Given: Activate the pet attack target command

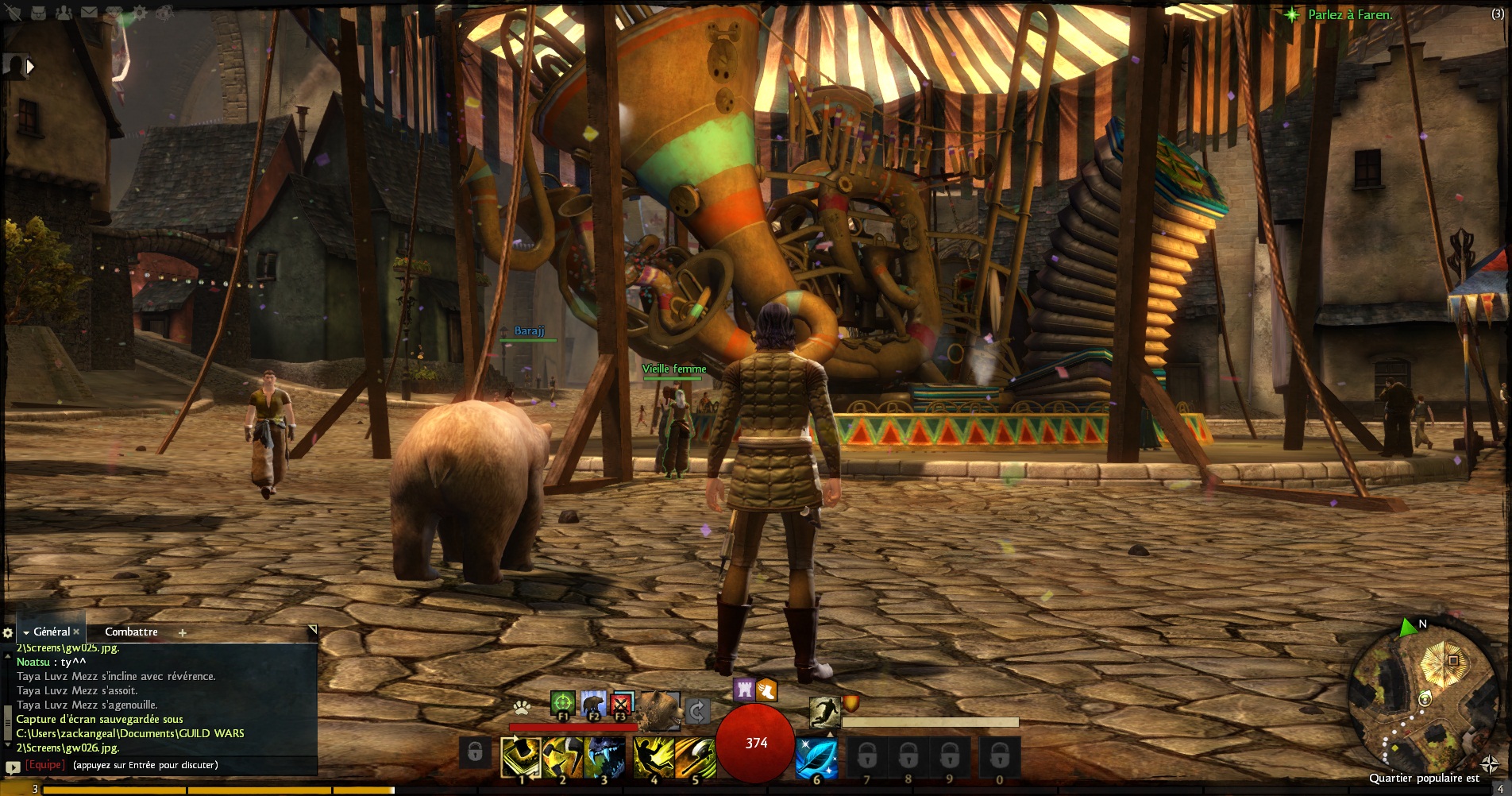Looking at the screenshot, I should 562,704.
